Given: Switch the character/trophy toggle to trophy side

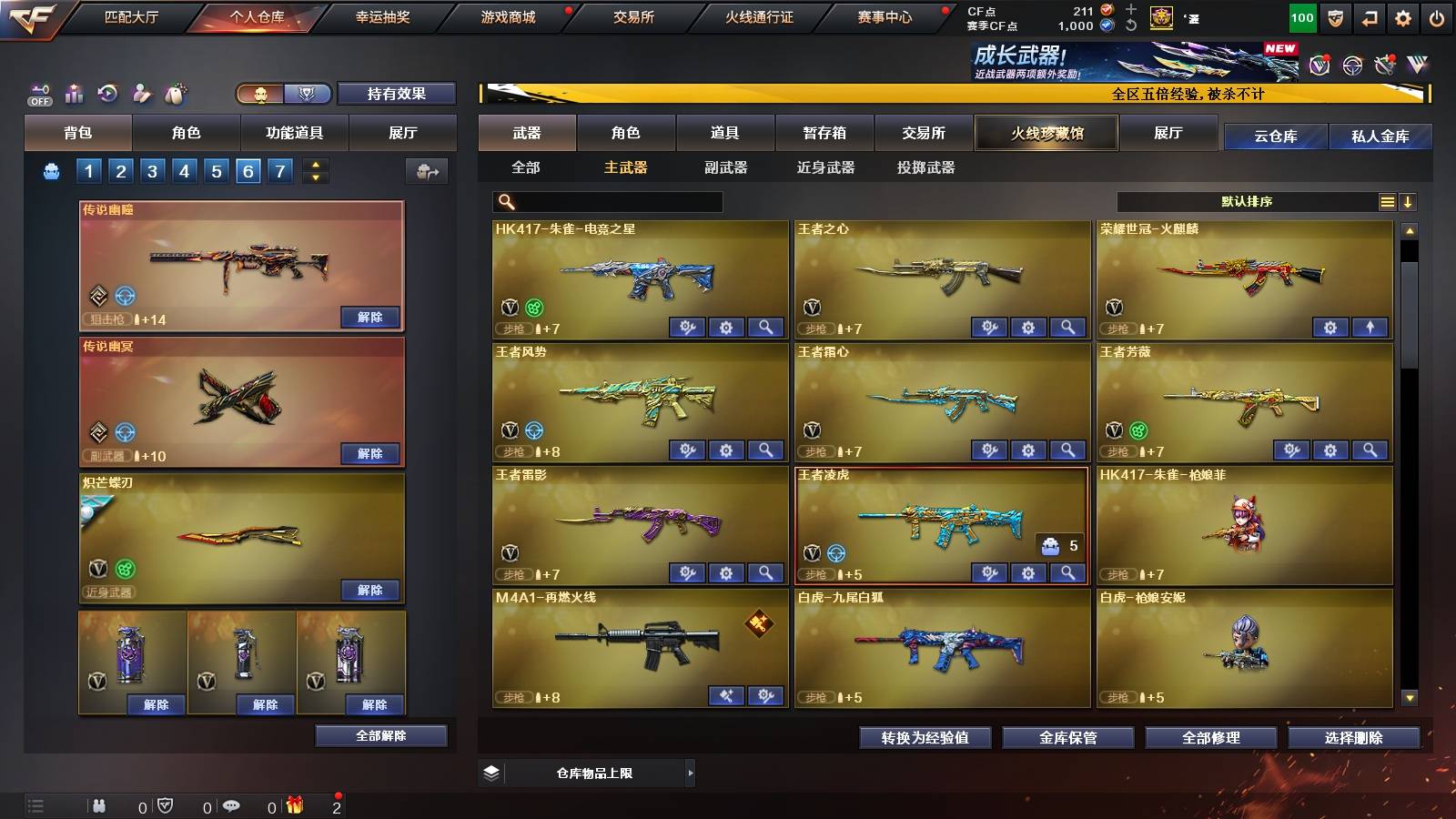Looking at the screenshot, I should 307,93.
